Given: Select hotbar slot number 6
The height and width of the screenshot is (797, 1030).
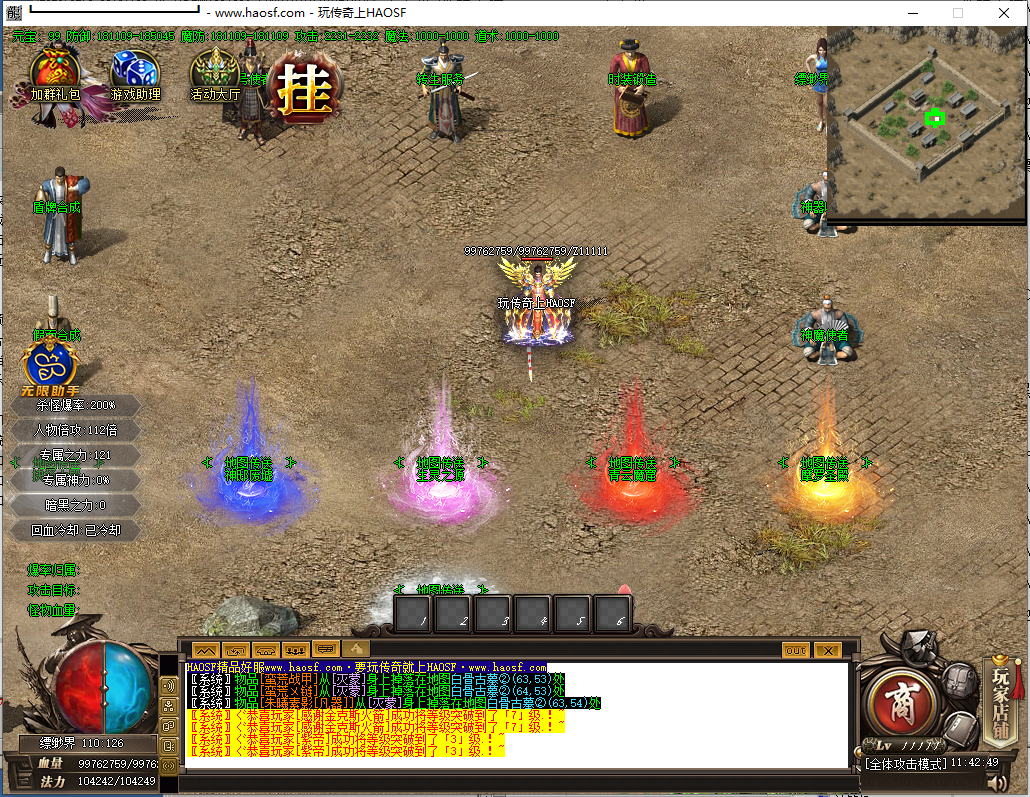Looking at the screenshot, I should [612, 614].
